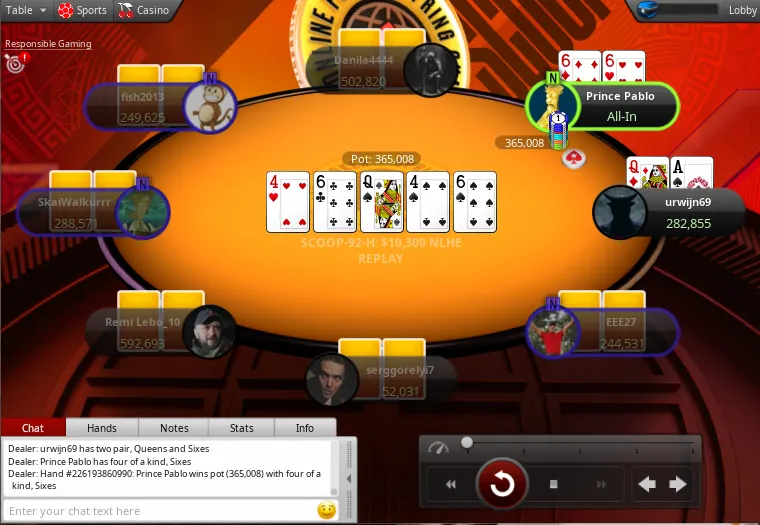Screen dimensions: 760x525
Task: Focus the chat text input field
Action: point(160,511)
